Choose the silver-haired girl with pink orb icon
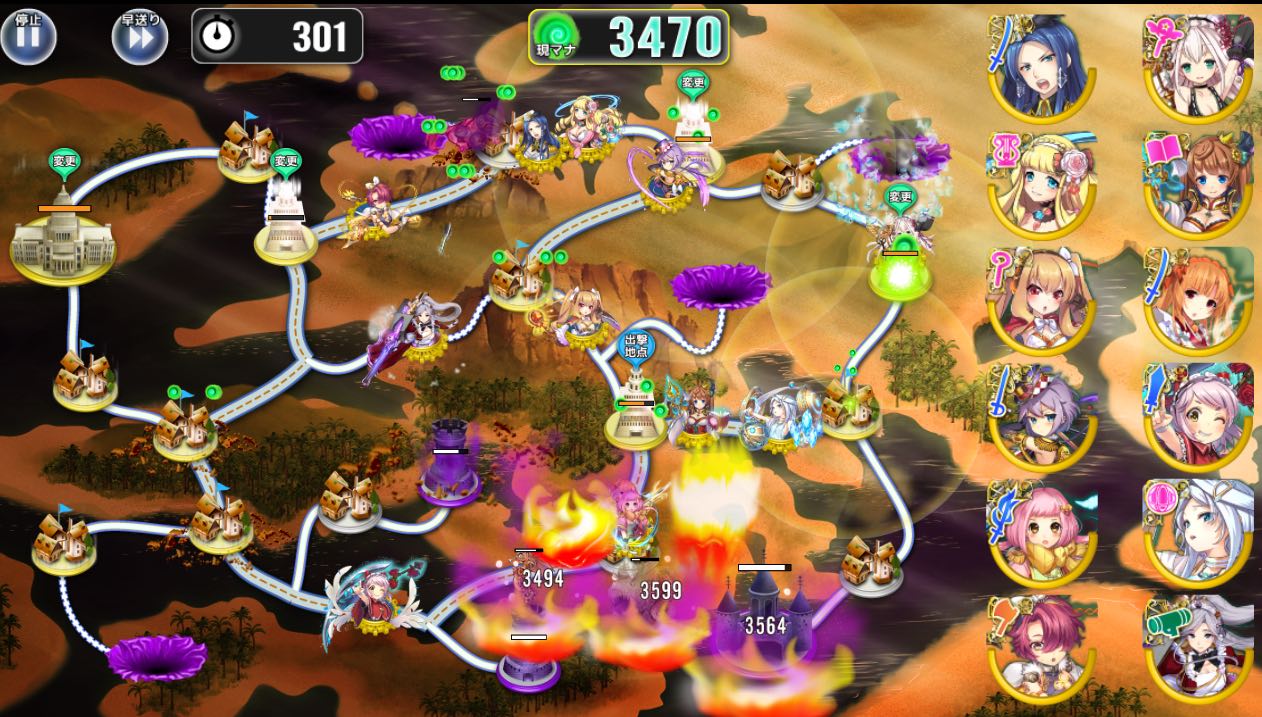The width and height of the screenshot is (1262, 717). point(1198,530)
